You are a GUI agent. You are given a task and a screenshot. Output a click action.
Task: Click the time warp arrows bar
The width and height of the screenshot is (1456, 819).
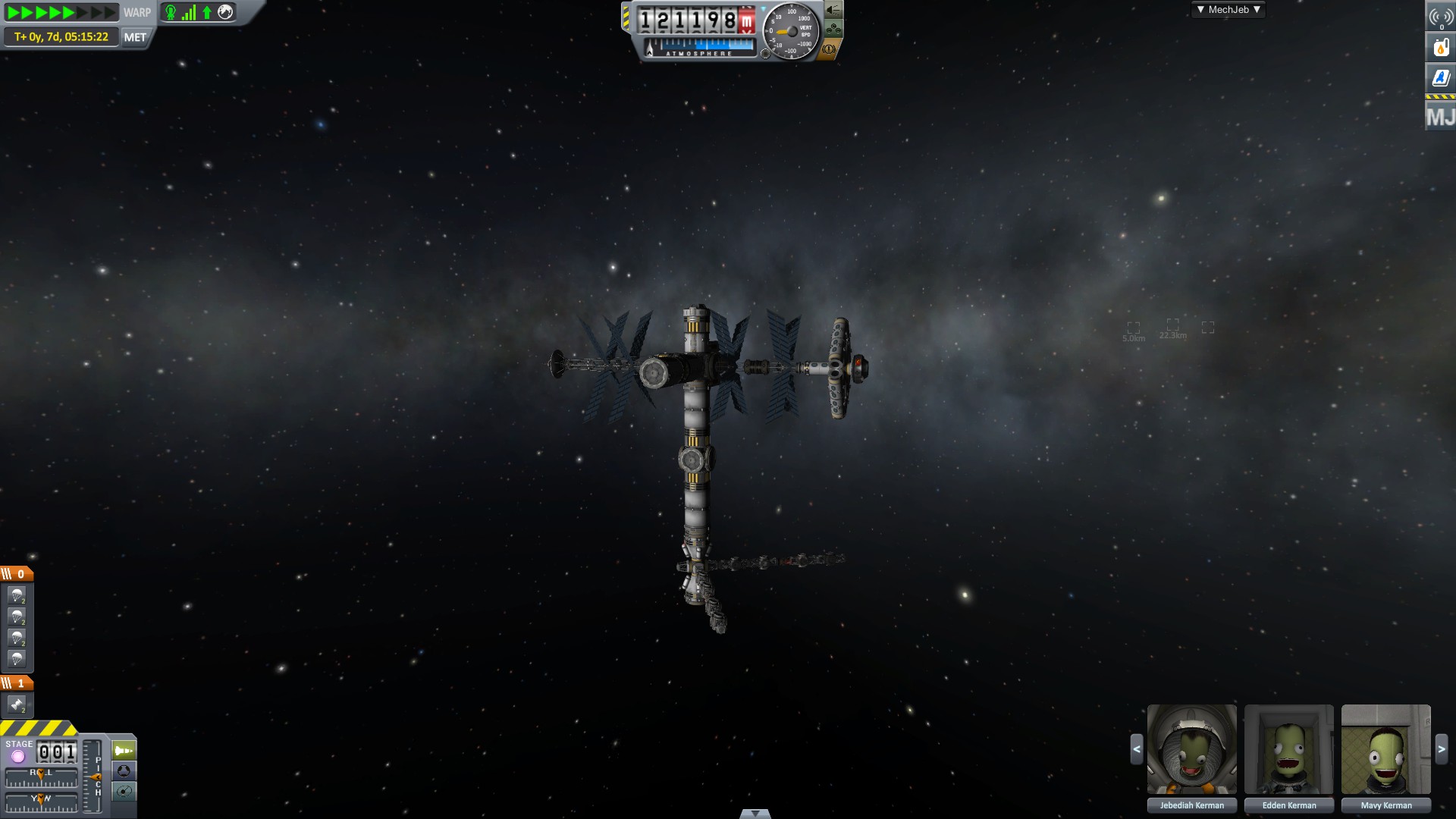point(61,12)
